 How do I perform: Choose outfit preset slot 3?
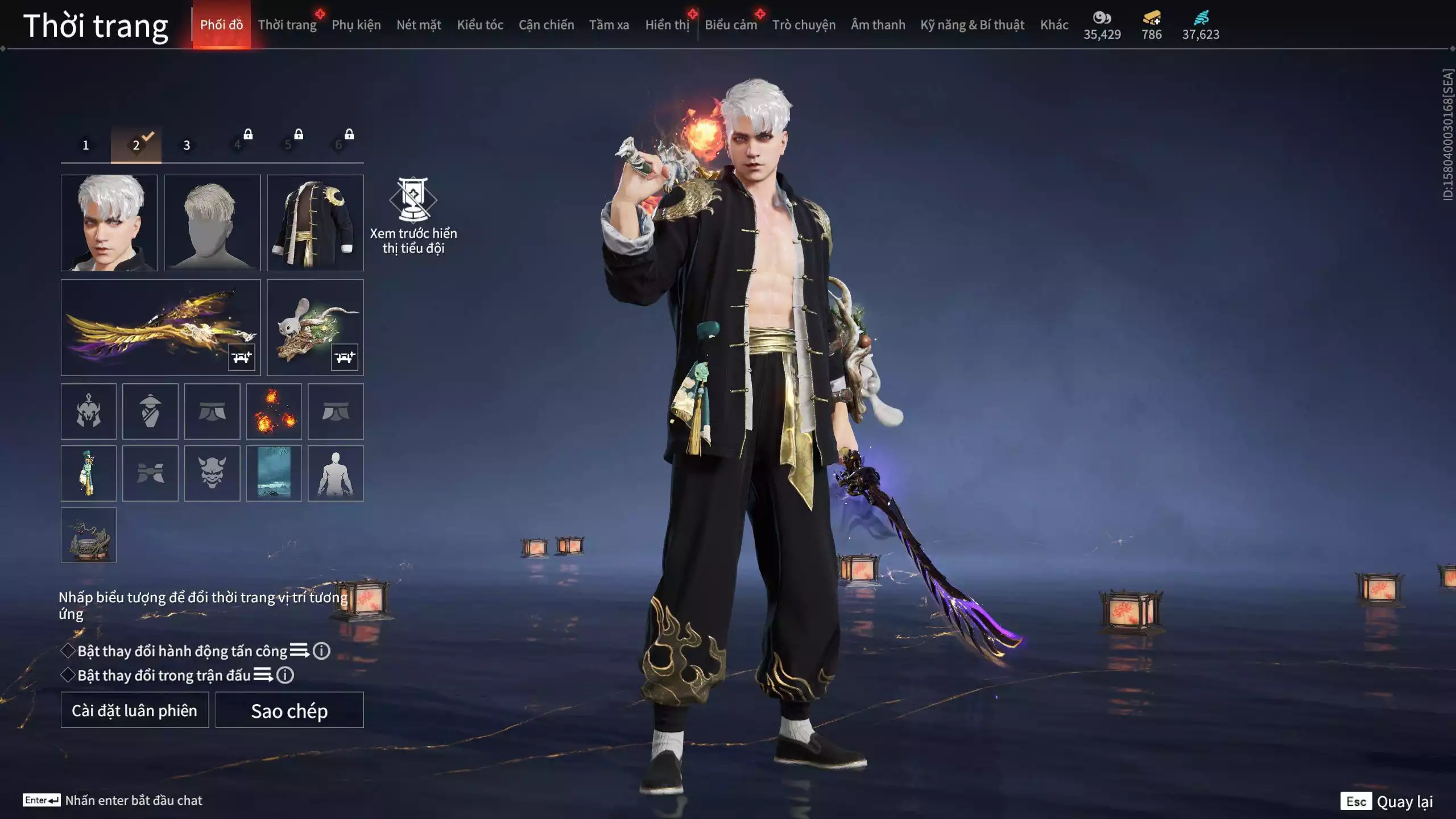click(187, 145)
